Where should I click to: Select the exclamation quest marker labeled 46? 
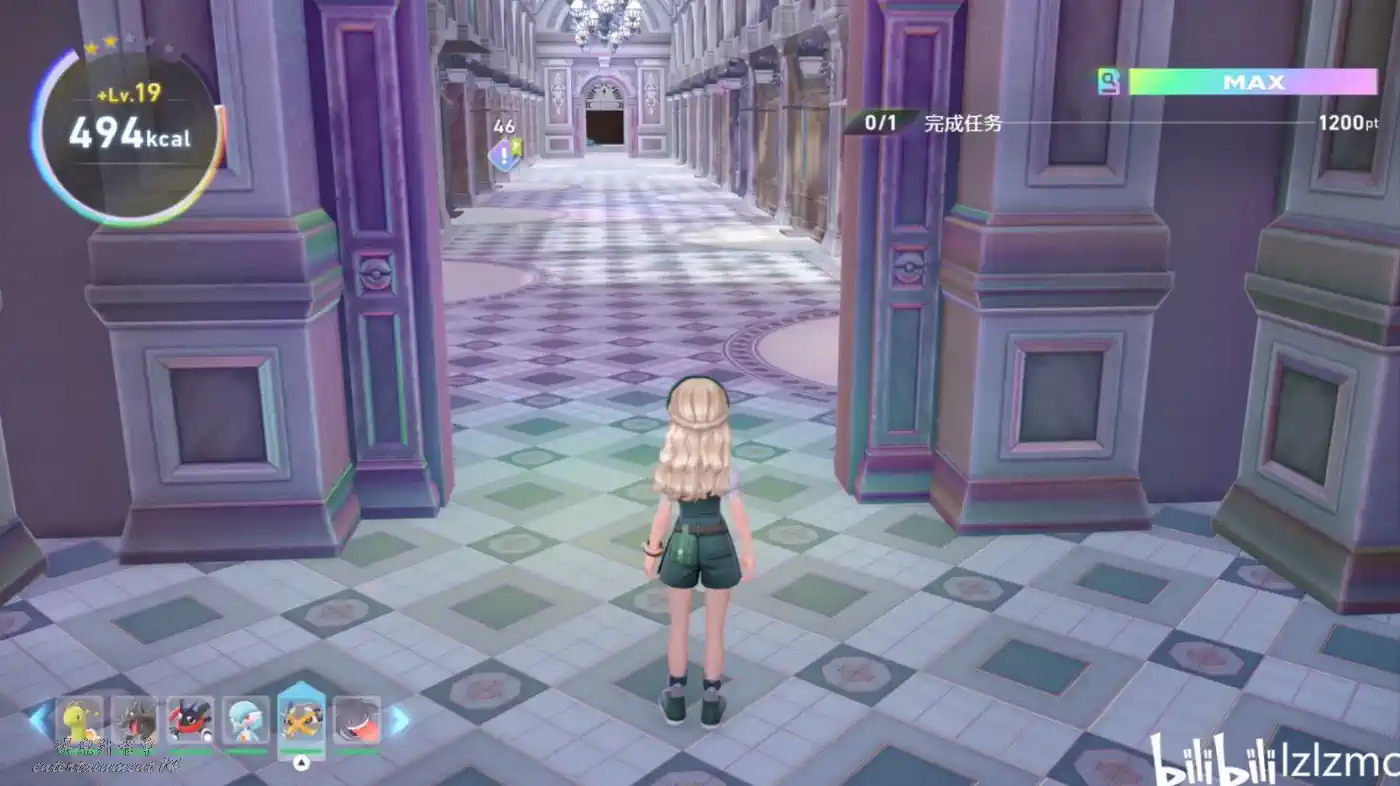[x=504, y=153]
